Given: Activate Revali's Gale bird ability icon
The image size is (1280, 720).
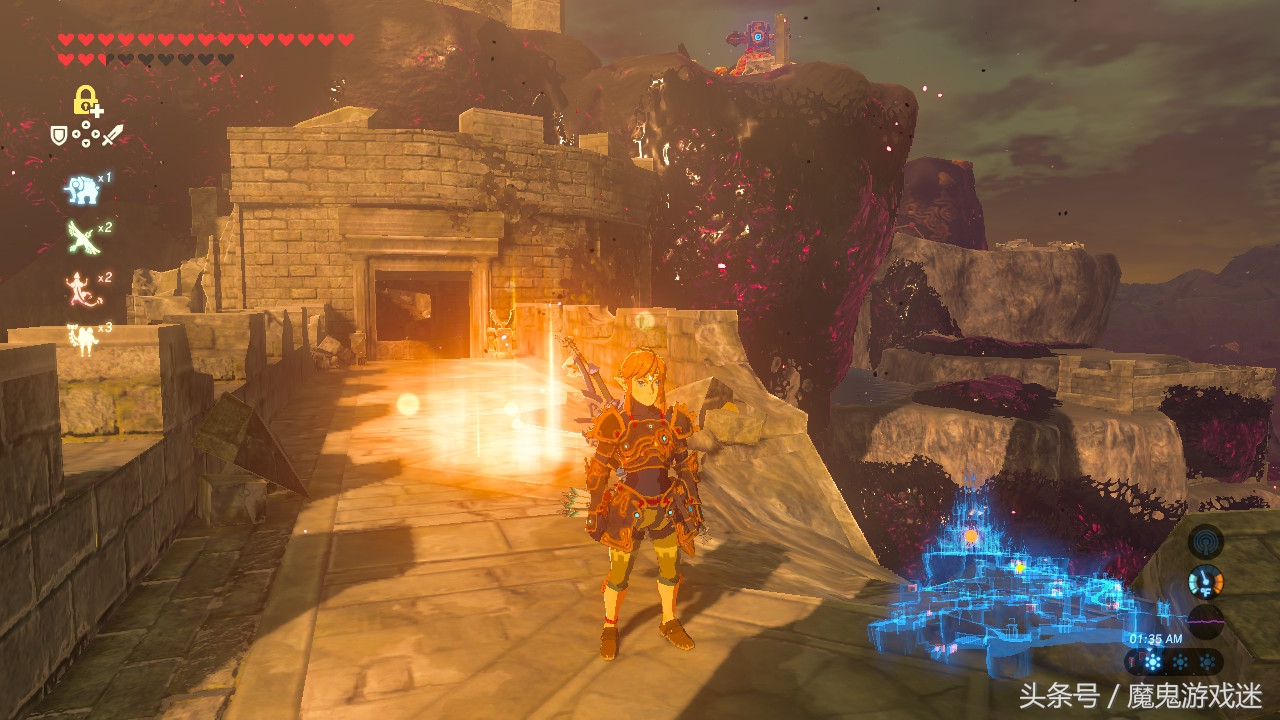Looking at the screenshot, I should pos(82,236).
